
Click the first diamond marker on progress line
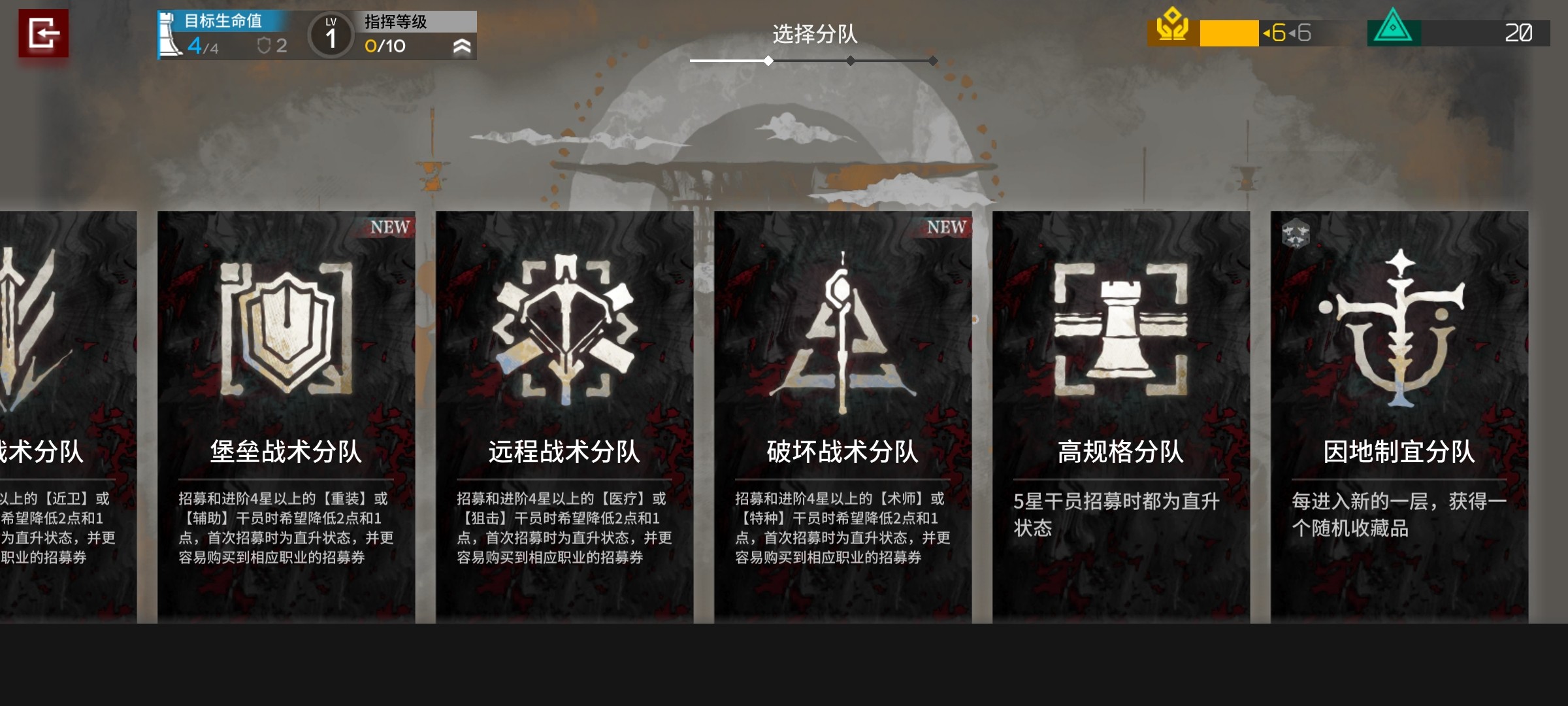point(768,61)
